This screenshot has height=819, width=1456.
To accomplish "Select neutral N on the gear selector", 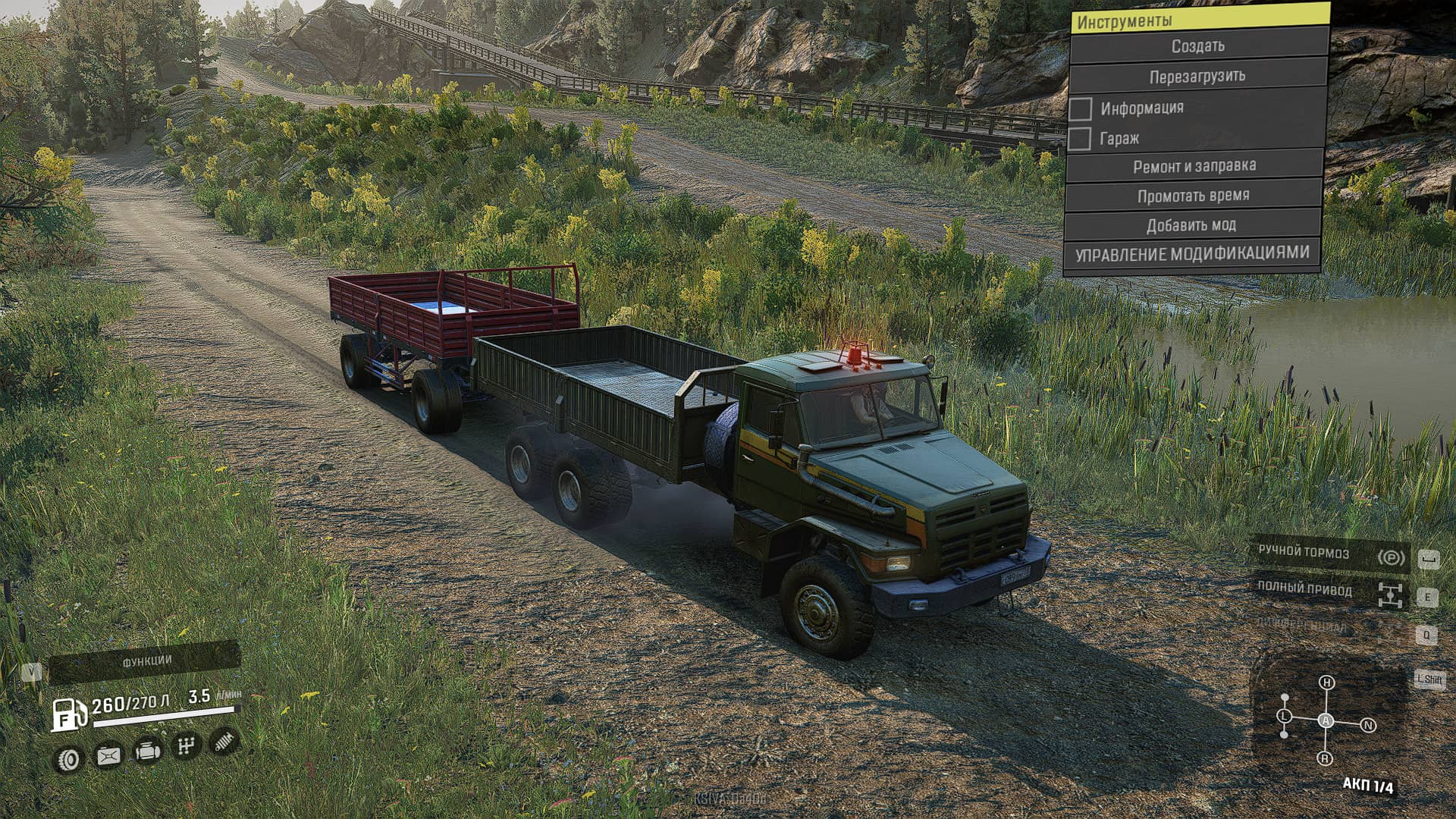I will pyautogui.click(x=1369, y=725).
